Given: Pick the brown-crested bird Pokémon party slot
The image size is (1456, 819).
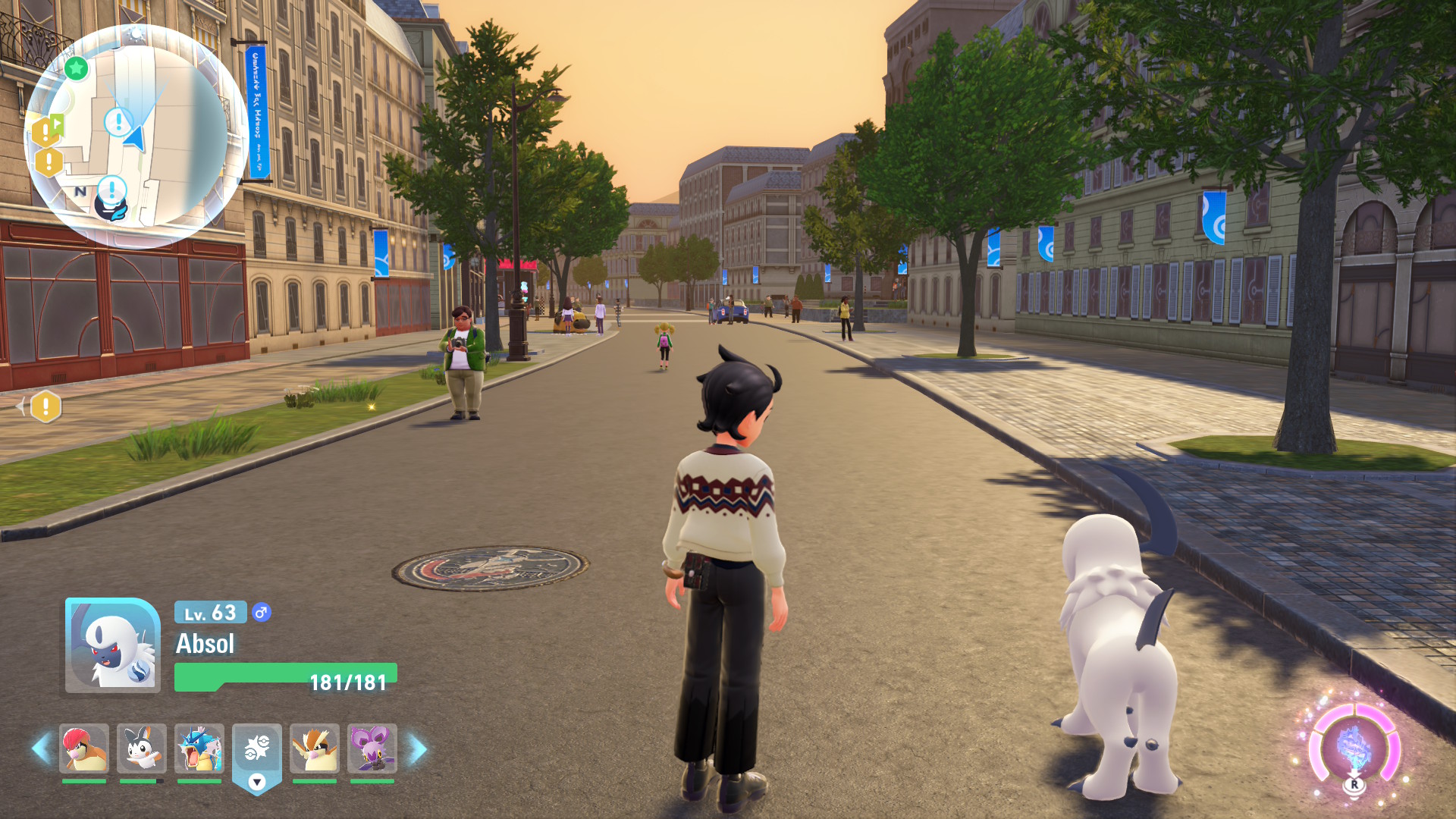Looking at the screenshot, I should 315,748.
